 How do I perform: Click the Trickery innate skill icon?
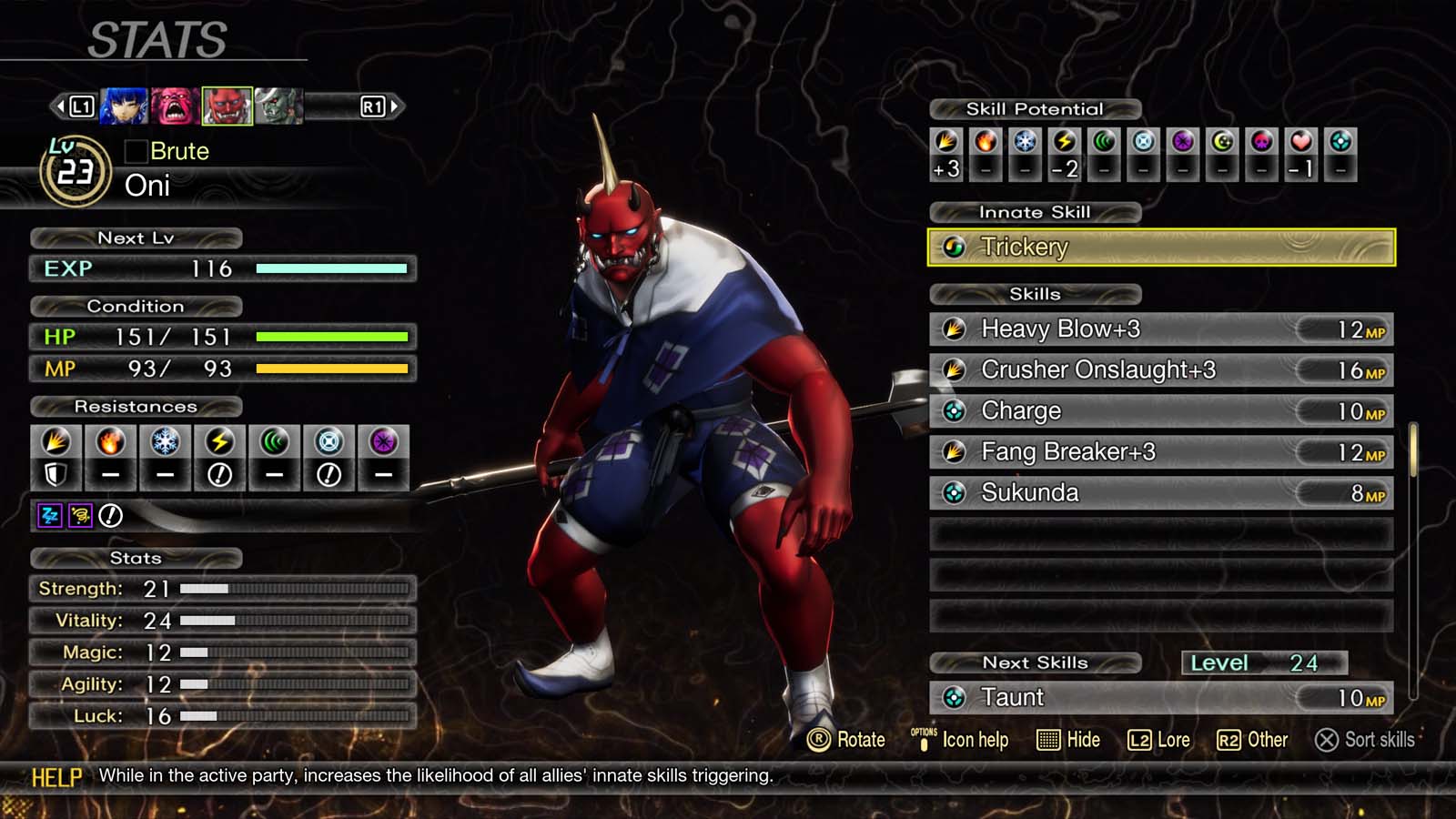pyautogui.click(x=955, y=247)
